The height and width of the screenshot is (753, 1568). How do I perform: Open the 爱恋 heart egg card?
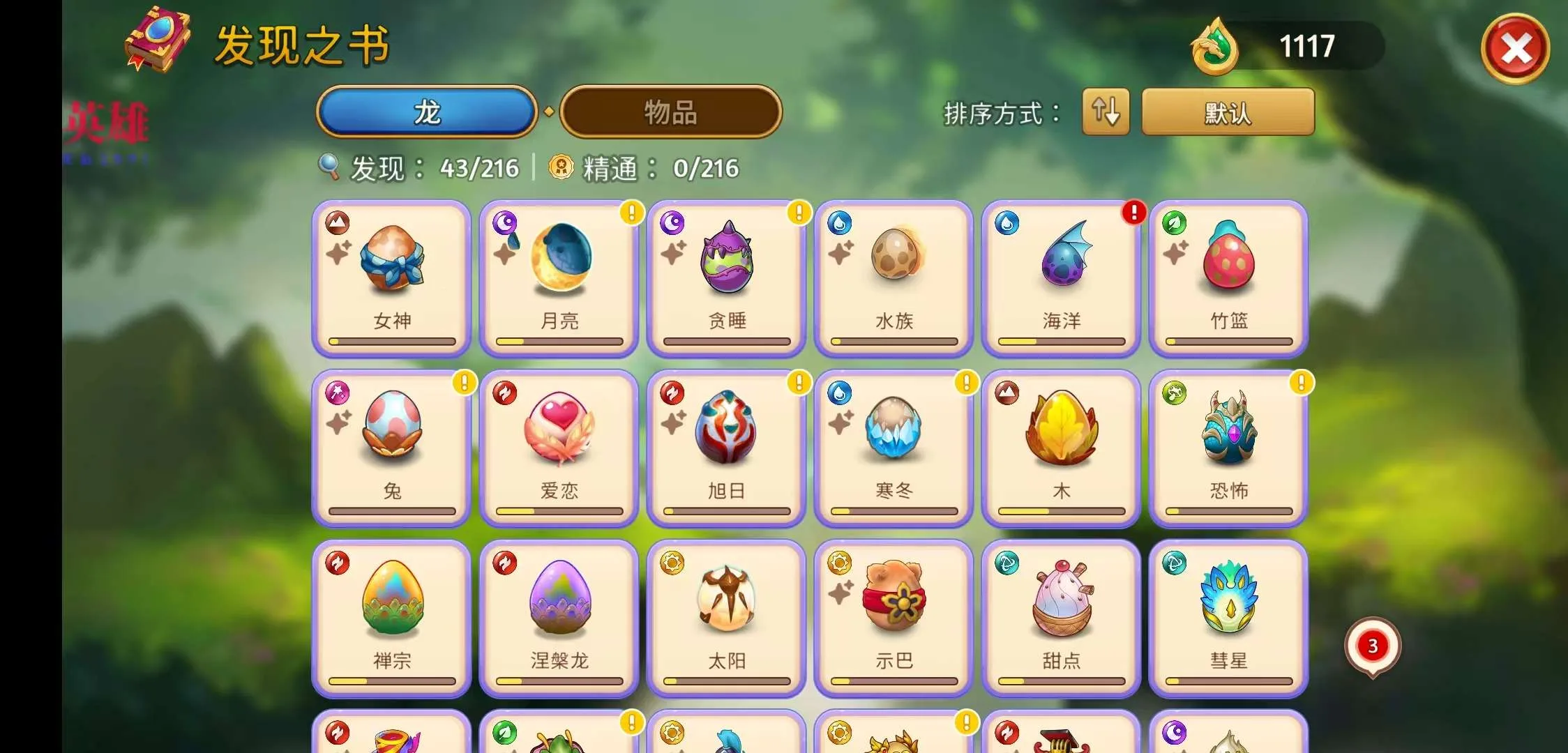(559, 448)
